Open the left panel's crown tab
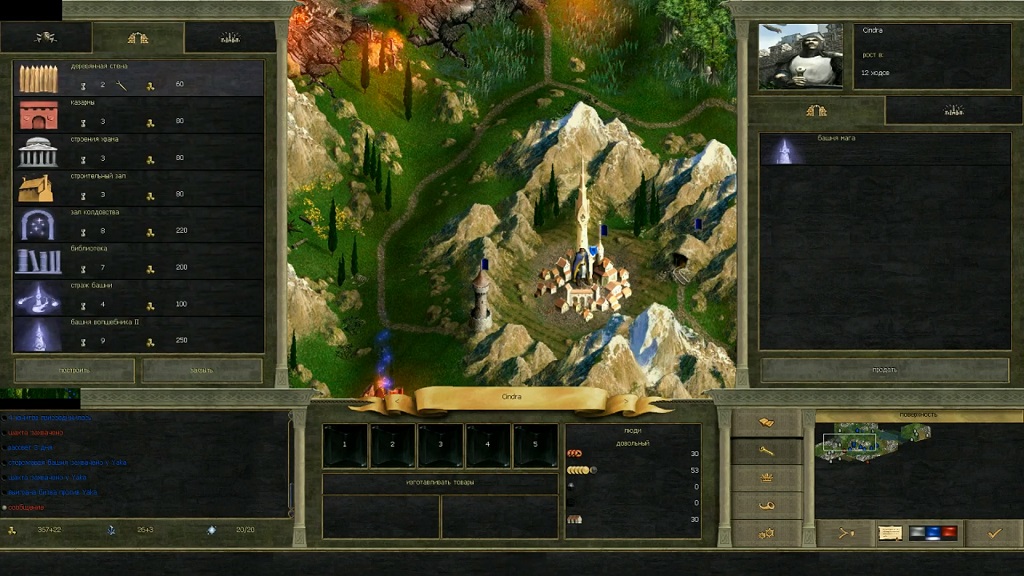This screenshot has width=1024, height=576. tap(230, 38)
